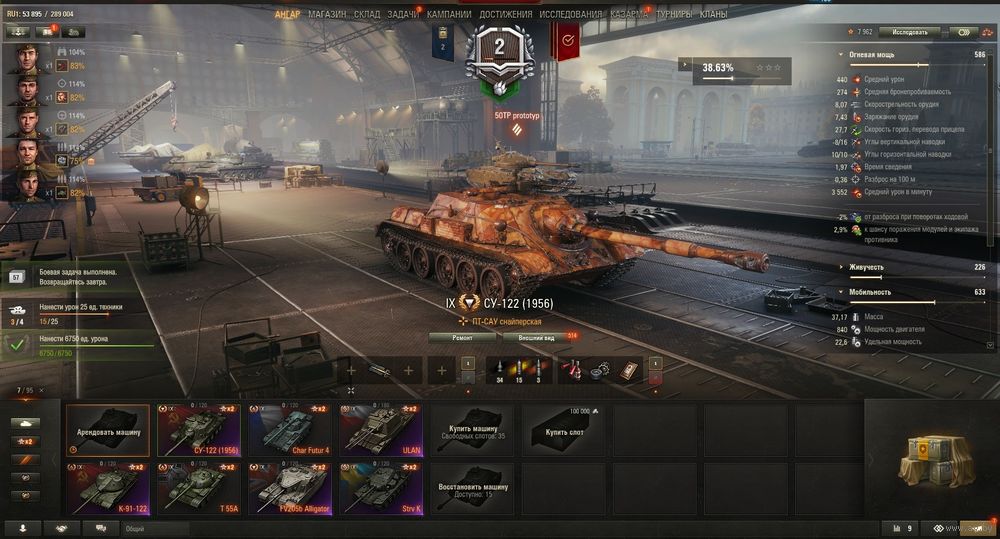Choose the ULAN tank in carousel

(x=380, y=430)
